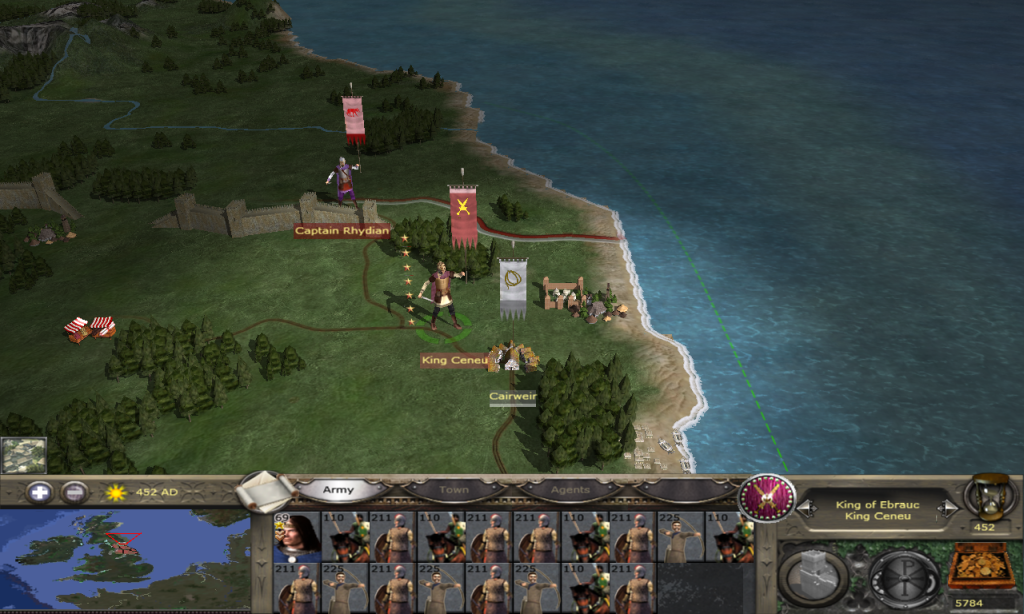Switch to the Army tab
Image resolution: width=1024 pixels, height=614 pixels.
337,491
